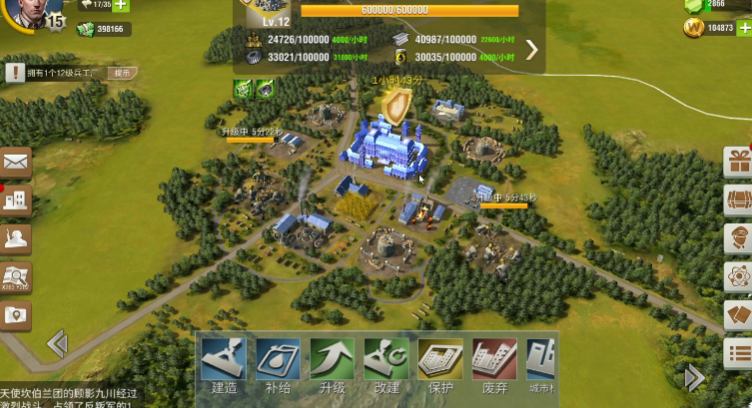Open the gift box icon
Image resolution: width=752 pixels, height=408 pixels.
[x=739, y=161]
